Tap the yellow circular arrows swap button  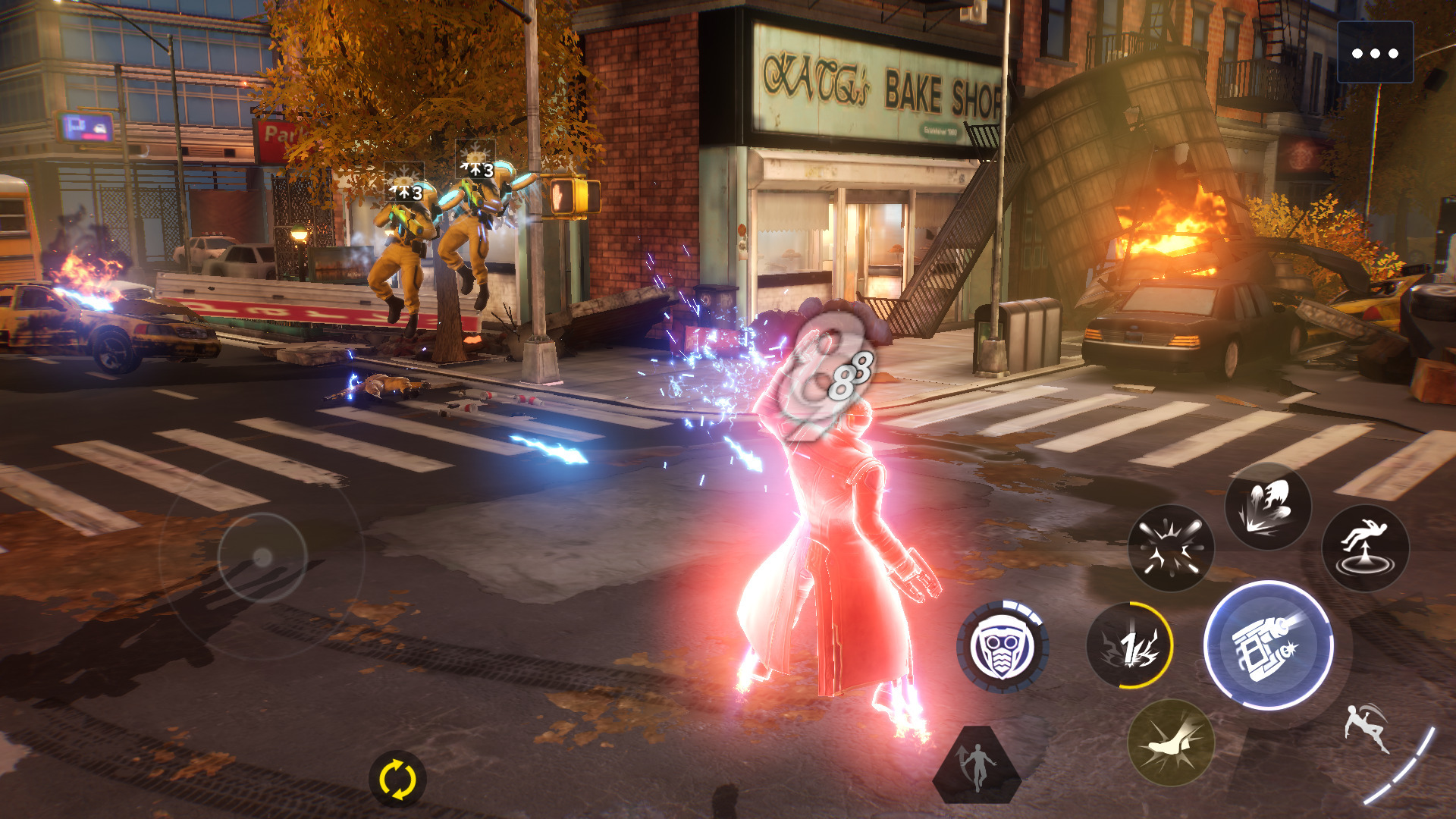coord(397,779)
